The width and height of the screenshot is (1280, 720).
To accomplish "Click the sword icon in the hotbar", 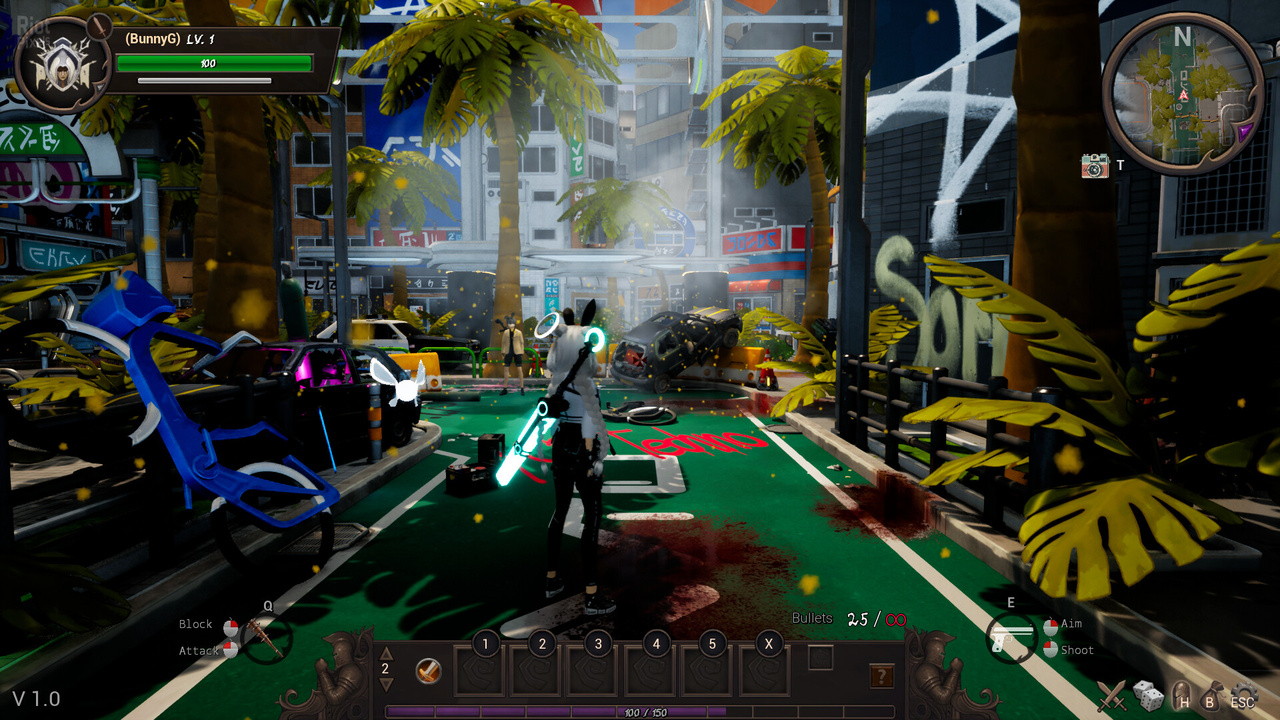I will coord(428,670).
